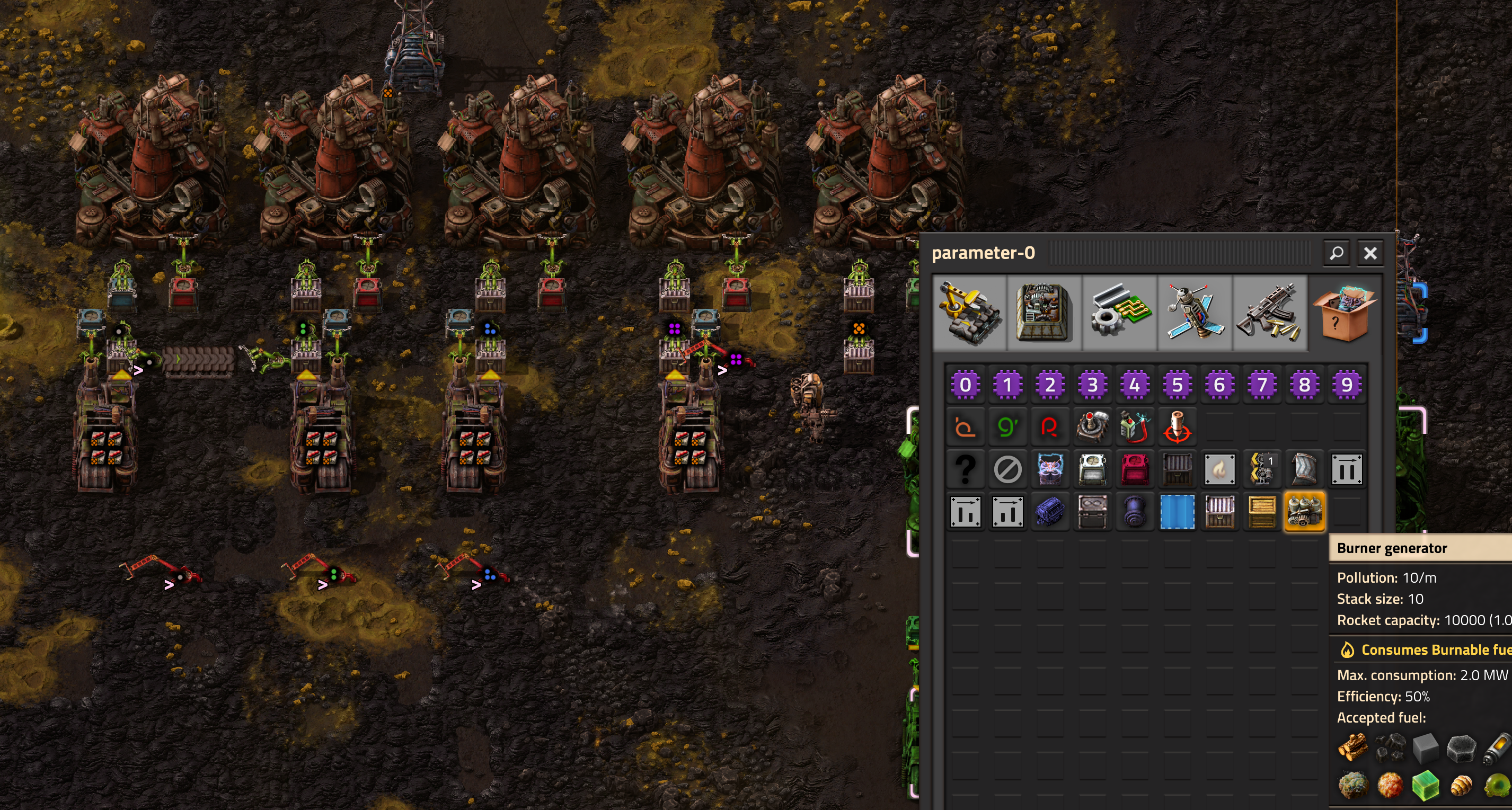Switch to the Production tab with assembler icon
The image size is (1512, 810).
tap(1044, 313)
